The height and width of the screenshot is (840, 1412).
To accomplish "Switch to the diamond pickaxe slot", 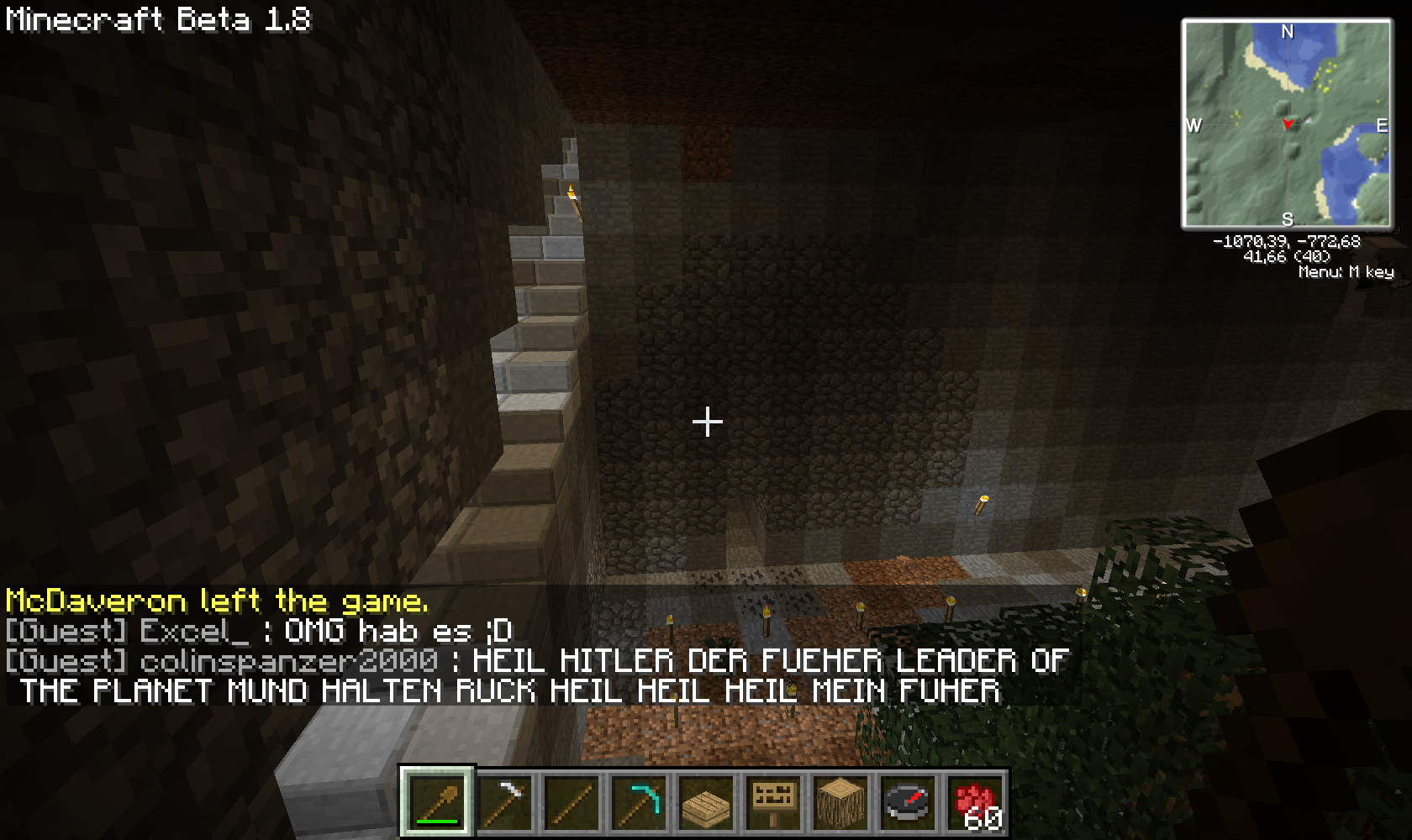I will coord(639,802).
